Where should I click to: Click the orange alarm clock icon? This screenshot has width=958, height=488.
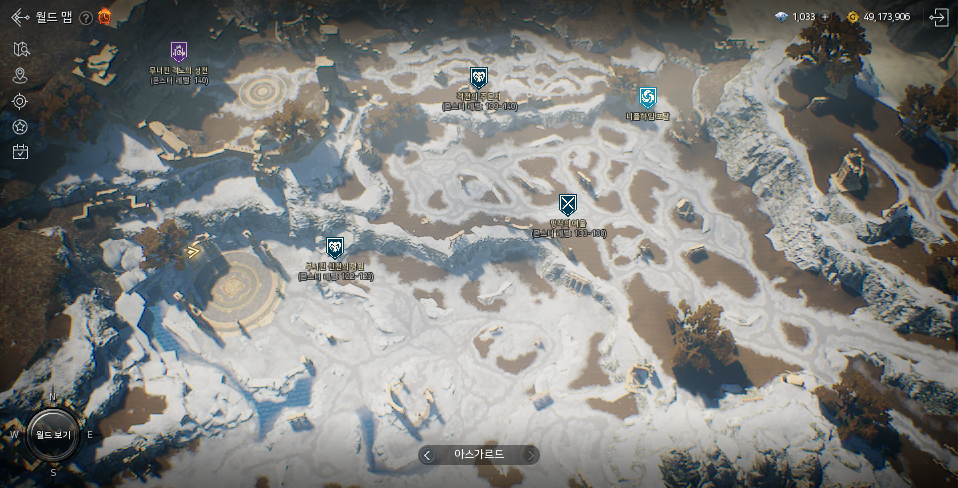[x=104, y=16]
